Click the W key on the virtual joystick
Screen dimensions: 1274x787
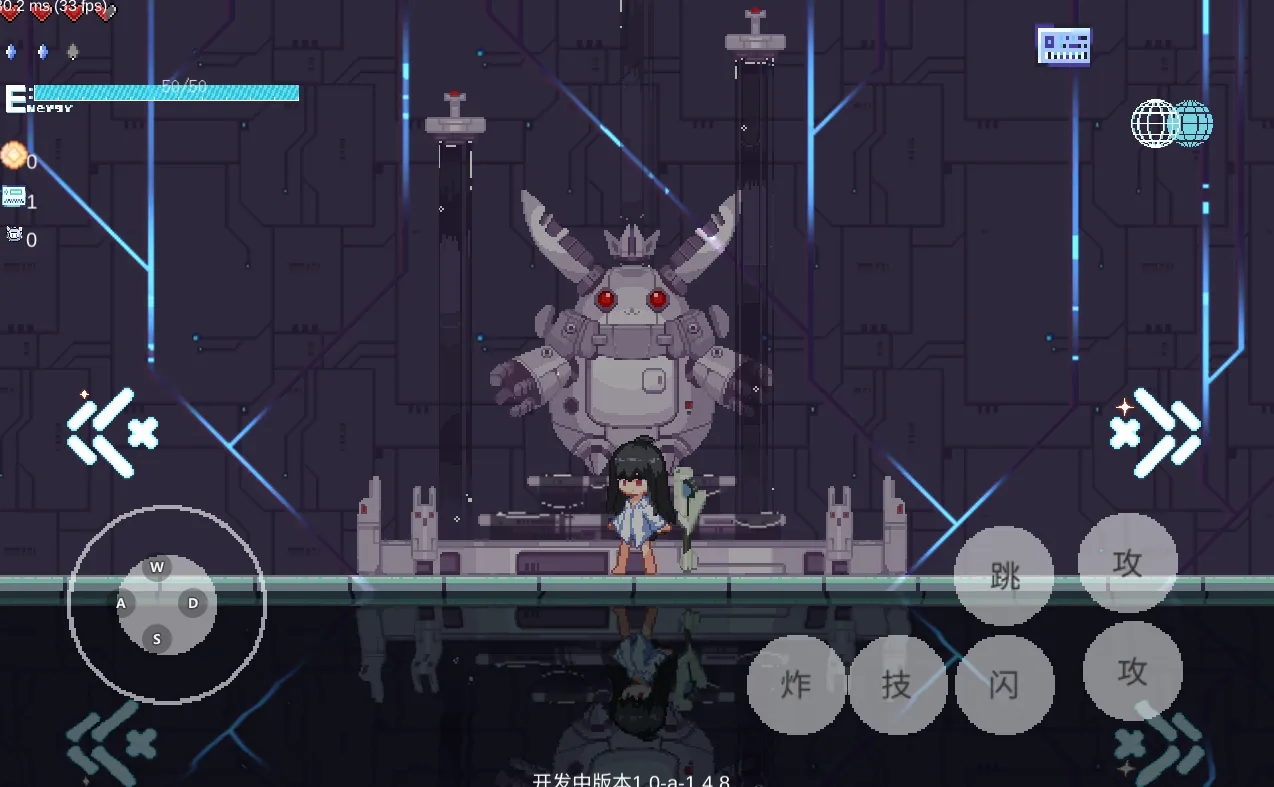tap(157, 568)
